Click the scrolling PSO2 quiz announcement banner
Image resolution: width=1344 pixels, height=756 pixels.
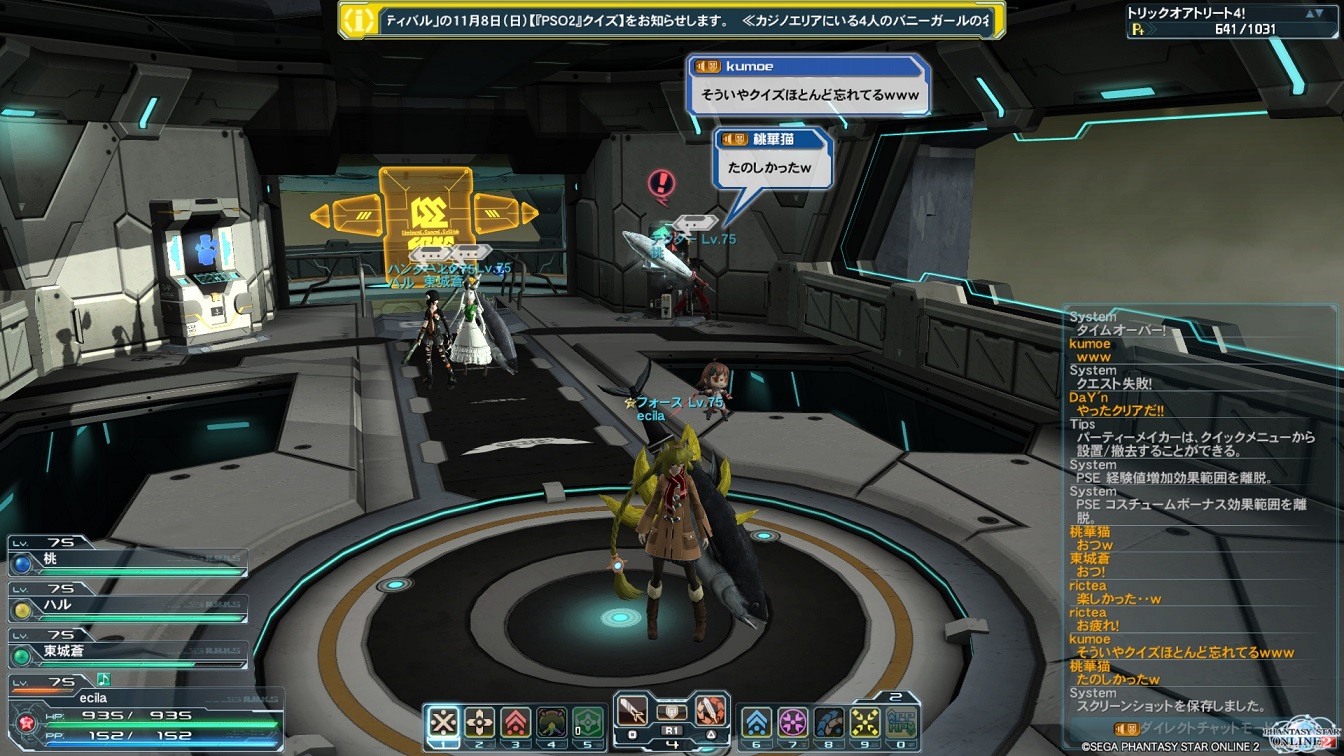tap(671, 20)
